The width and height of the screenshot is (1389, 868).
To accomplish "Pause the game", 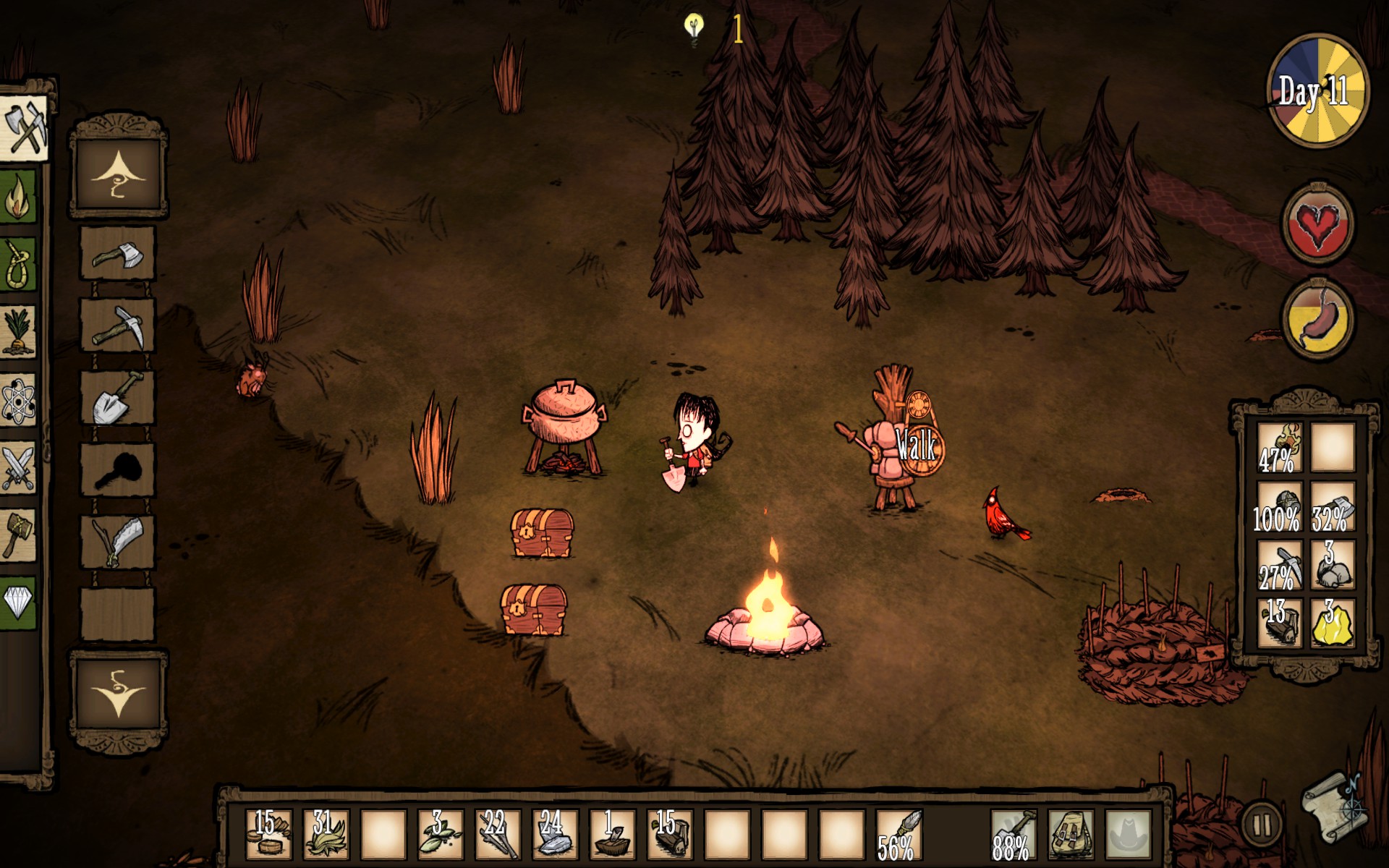I will pyautogui.click(x=1262, y=824).
